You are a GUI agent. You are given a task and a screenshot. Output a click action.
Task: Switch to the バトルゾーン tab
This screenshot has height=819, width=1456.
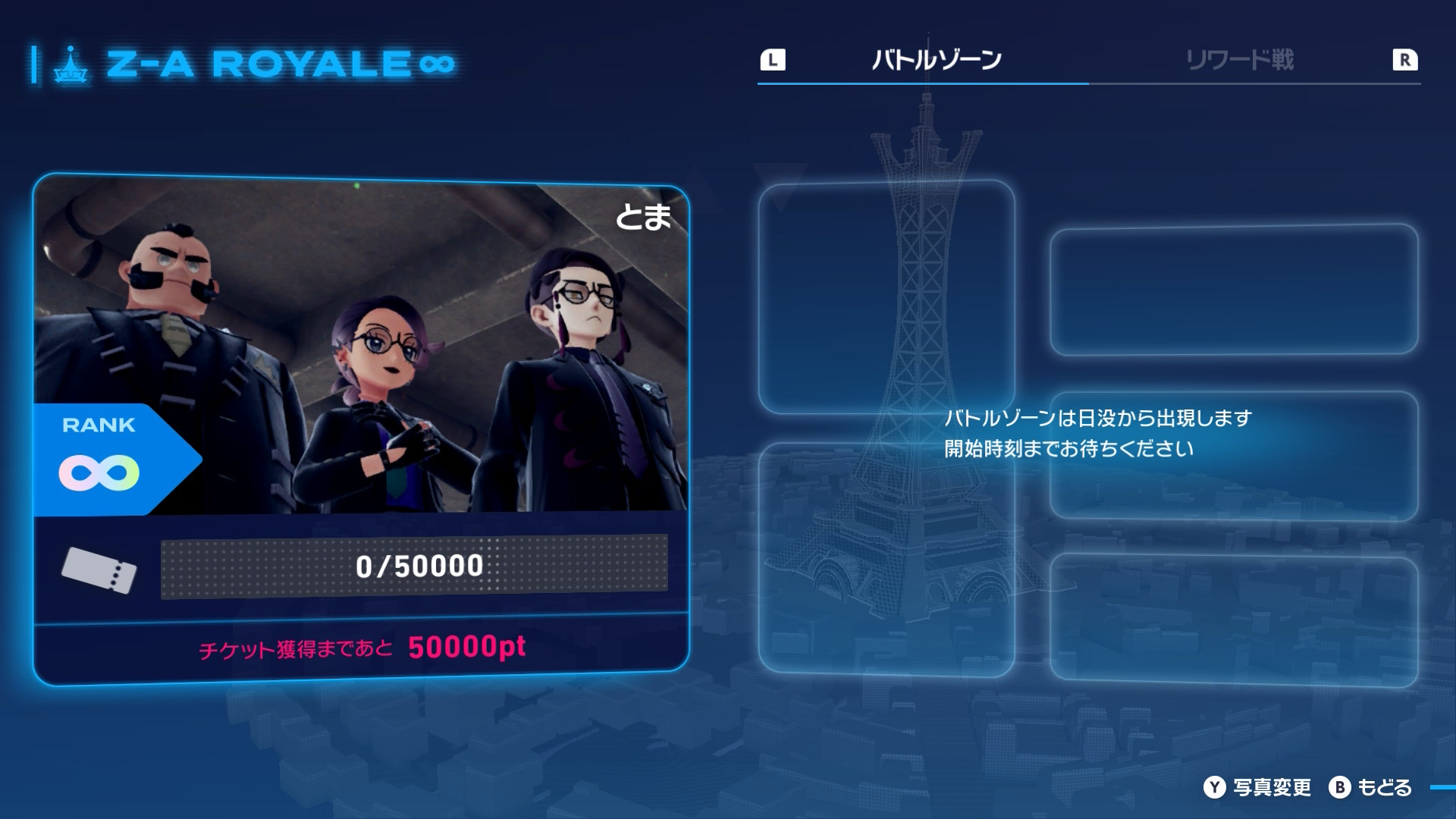pyautogui.click(x=937, y=60)
